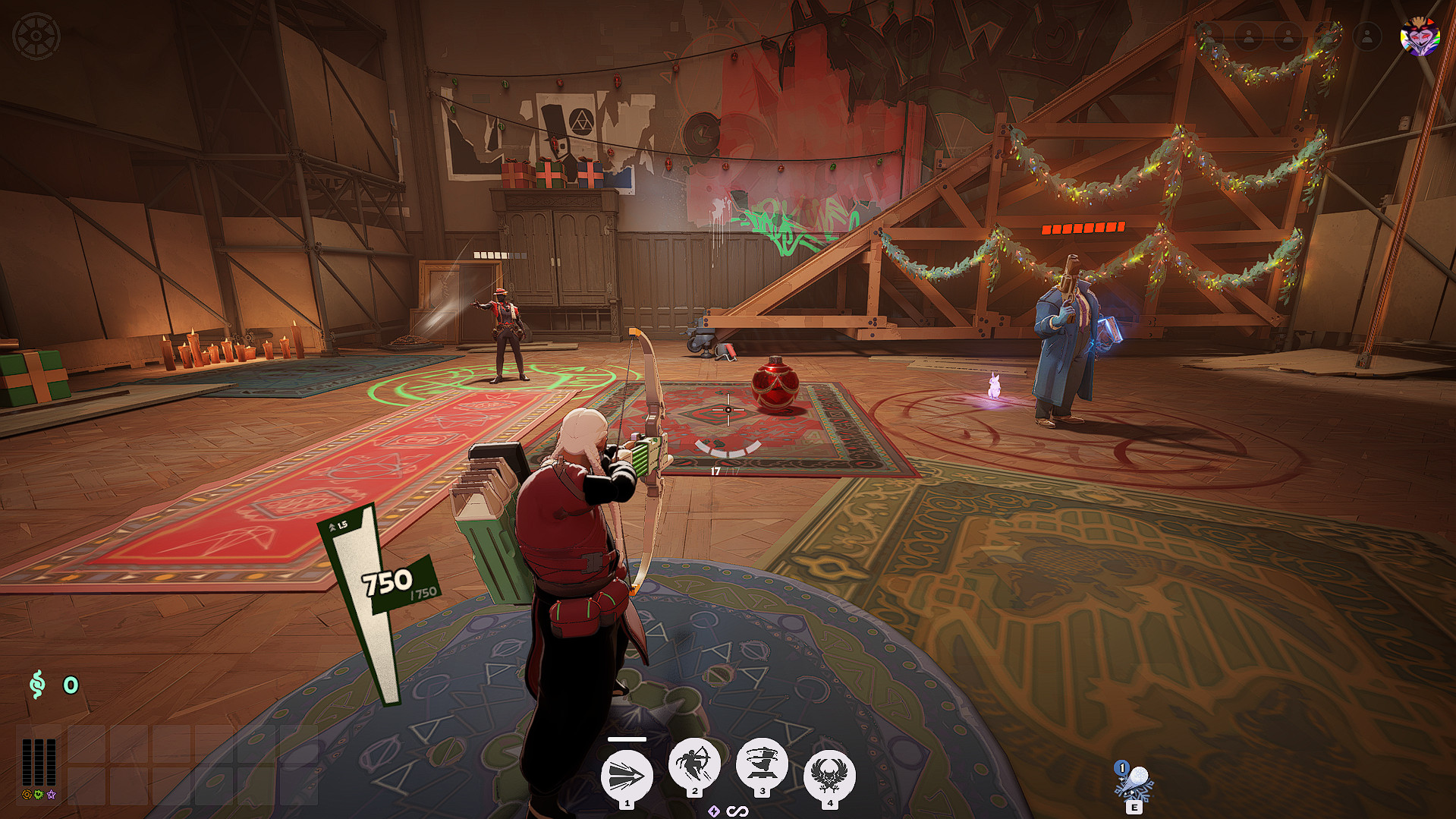
Task: Select the green vitality category icon
Action: [39, 795]
